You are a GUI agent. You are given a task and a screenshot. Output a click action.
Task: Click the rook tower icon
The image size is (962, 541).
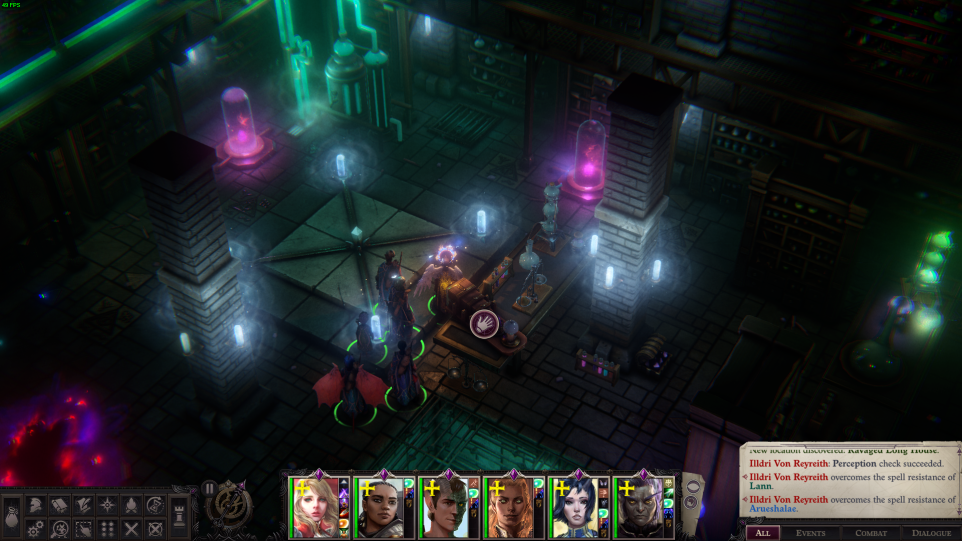(180, 516)
